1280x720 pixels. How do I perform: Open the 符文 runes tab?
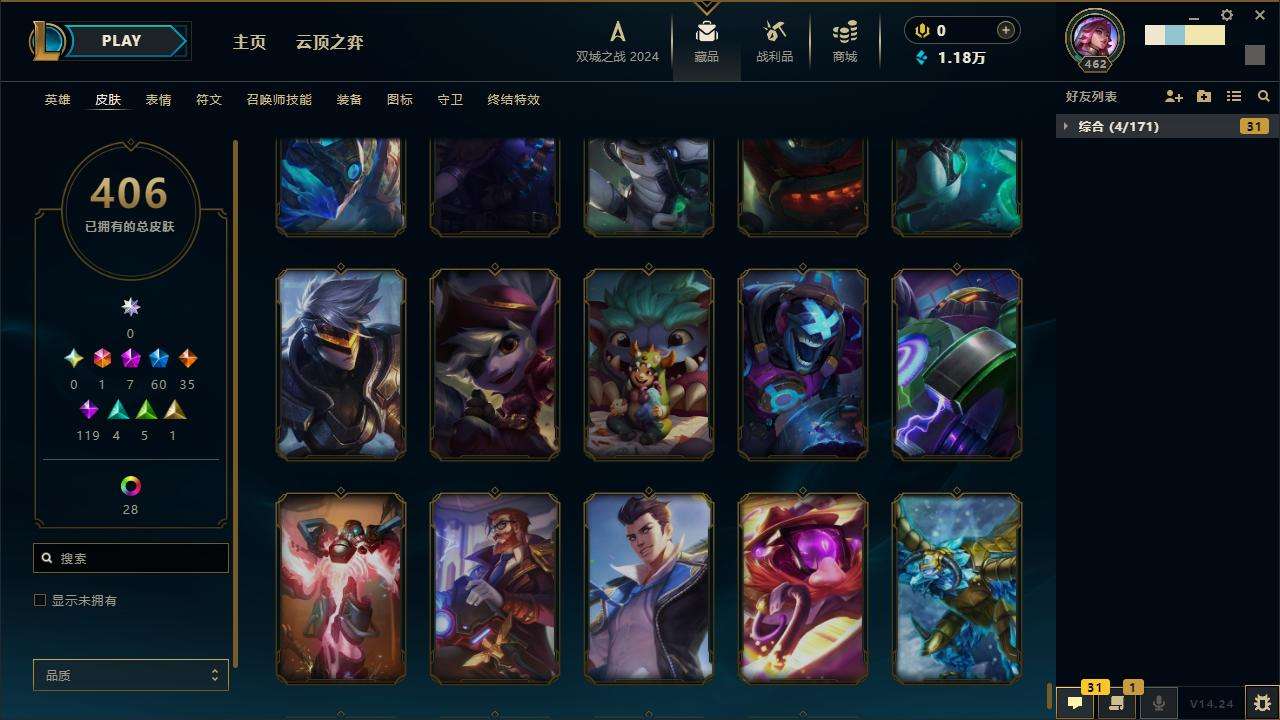pos(209,100)
